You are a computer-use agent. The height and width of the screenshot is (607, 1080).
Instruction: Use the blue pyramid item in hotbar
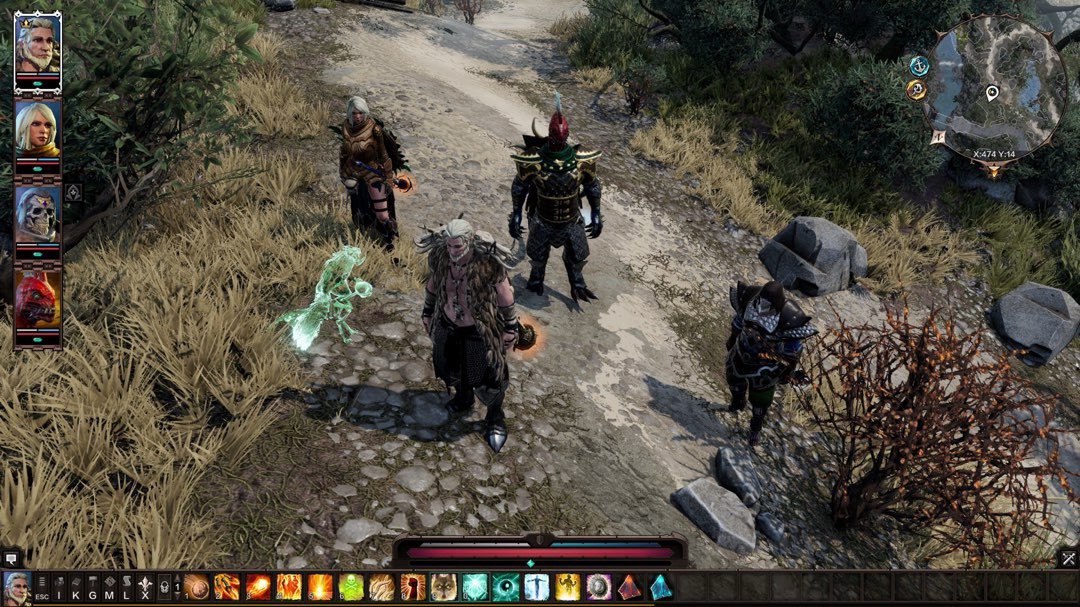(660, 587)
